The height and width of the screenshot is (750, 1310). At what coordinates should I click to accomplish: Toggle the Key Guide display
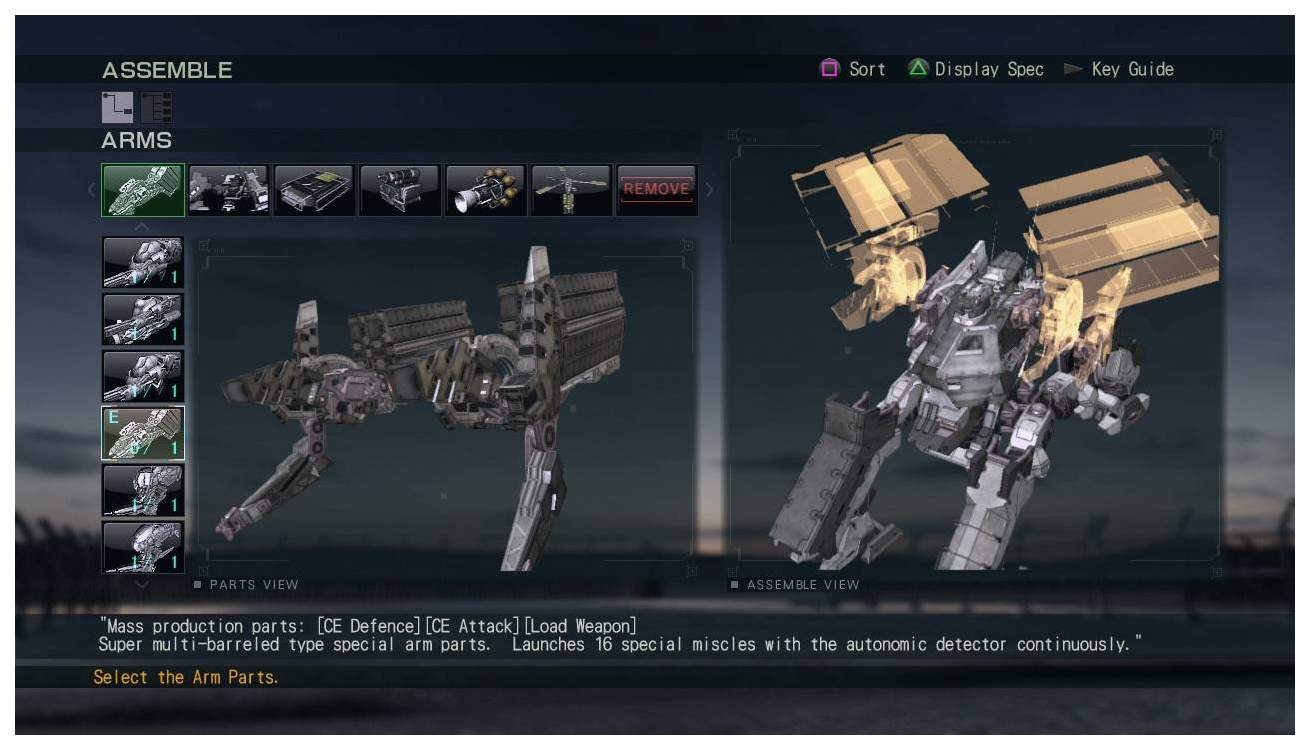(x=1135, y=69)
